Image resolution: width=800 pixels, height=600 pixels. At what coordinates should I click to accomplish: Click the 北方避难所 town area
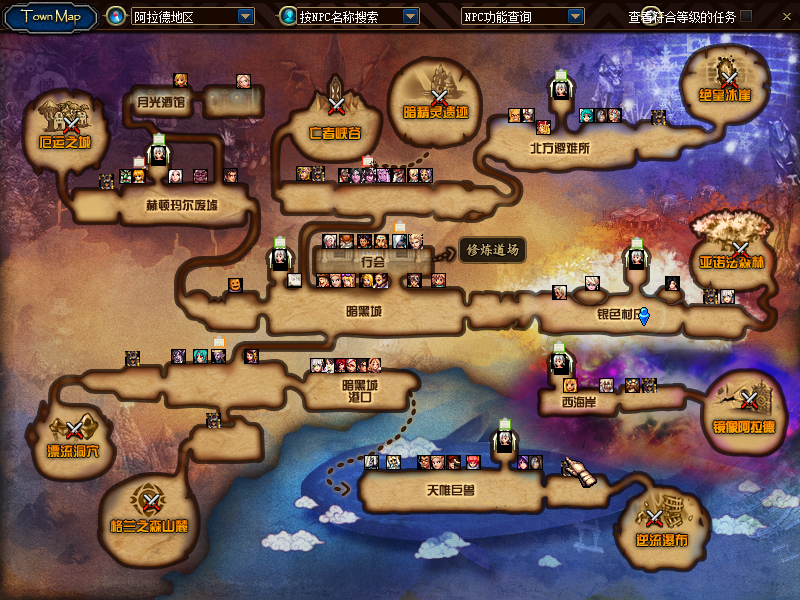[x=560, y=147]
